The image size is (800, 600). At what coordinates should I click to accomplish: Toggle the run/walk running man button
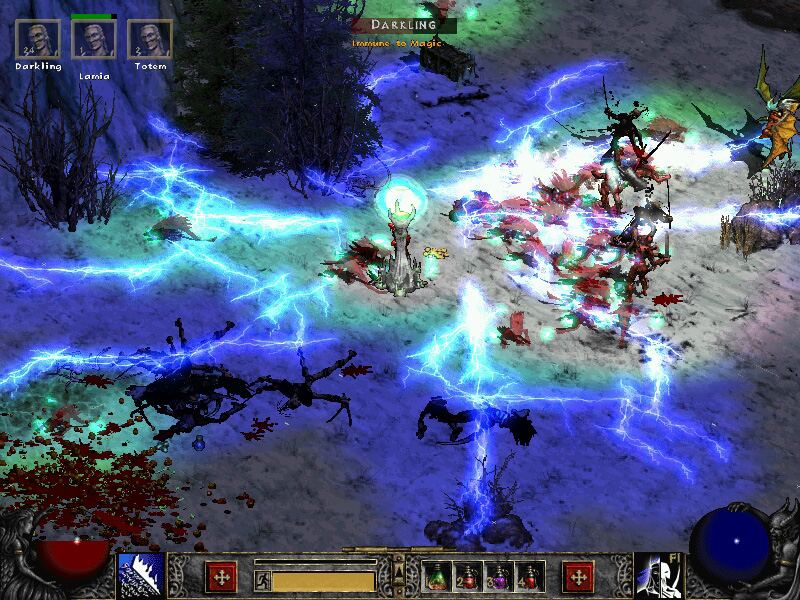[262, 579]
